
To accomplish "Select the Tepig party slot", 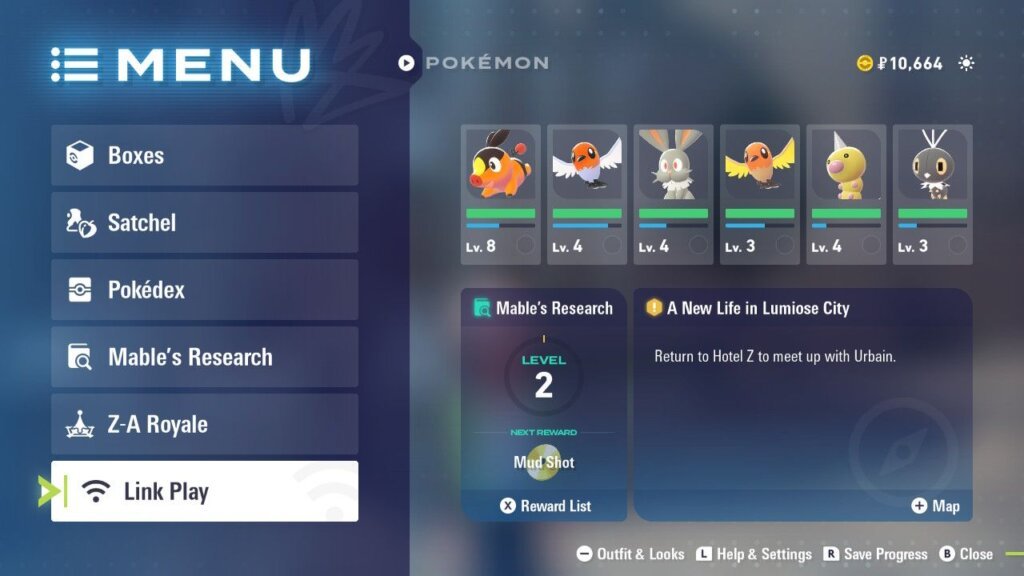I will click(x=500, y=194).
